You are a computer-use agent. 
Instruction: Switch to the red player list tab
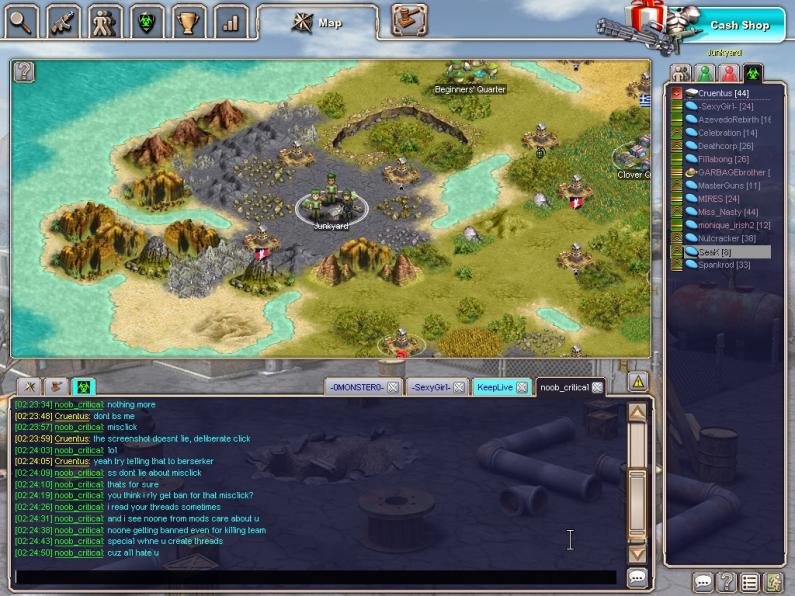coord(728,73)
